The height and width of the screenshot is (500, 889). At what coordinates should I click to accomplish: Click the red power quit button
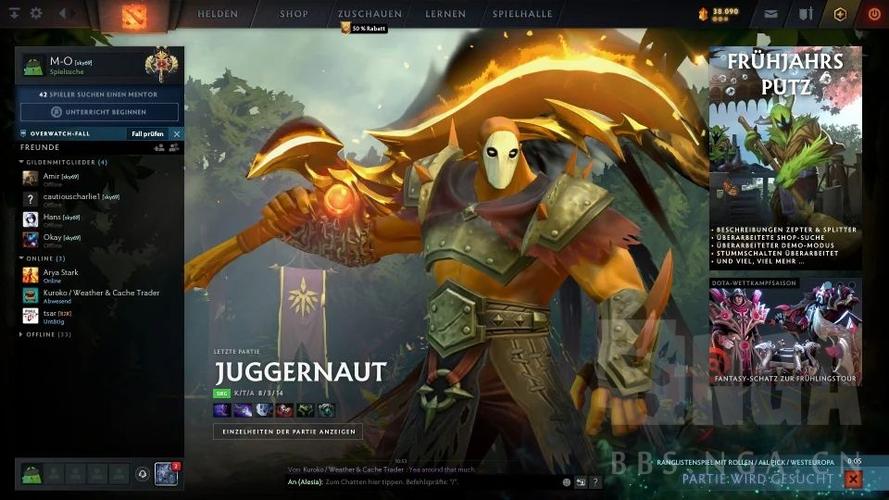pyautogui.click(x=874, y=14)
